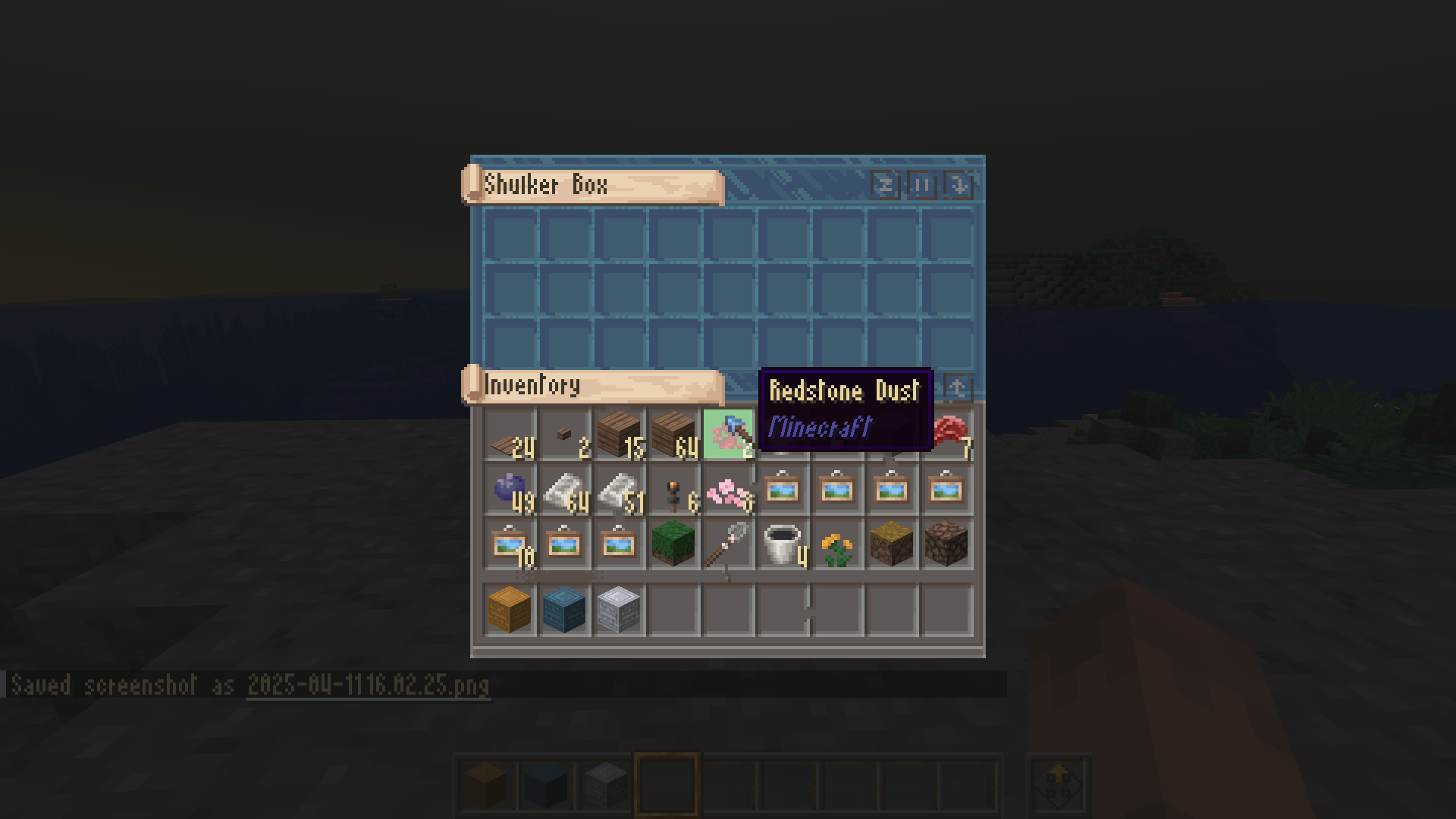Screen dimensions: 1456x819
Task: Toggle the slot-locking pause button
Action: (x=921, y=185)
